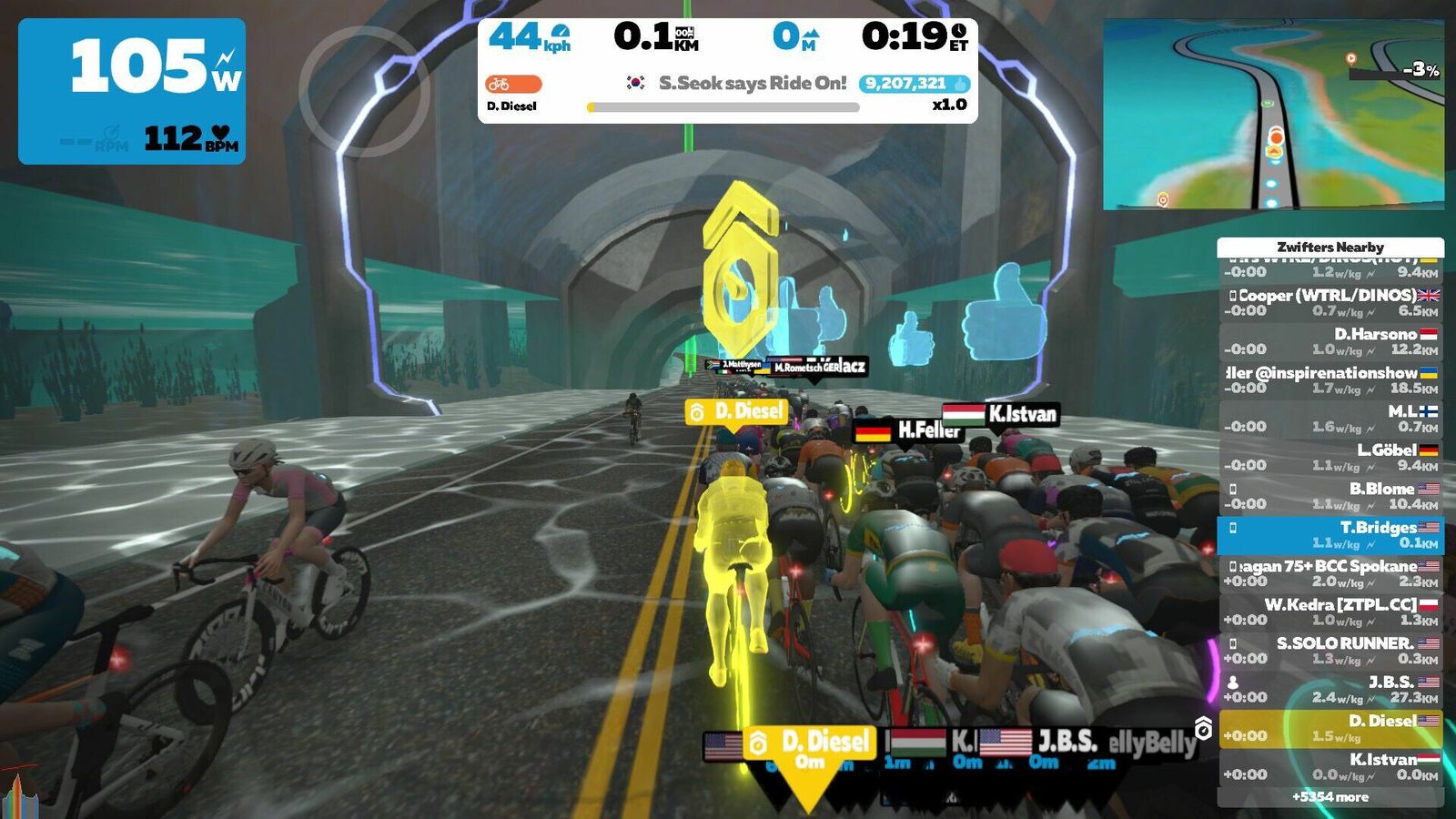Open the minimap view
The height and width of the screenshot is (819, 1456).
[1273, 115]
